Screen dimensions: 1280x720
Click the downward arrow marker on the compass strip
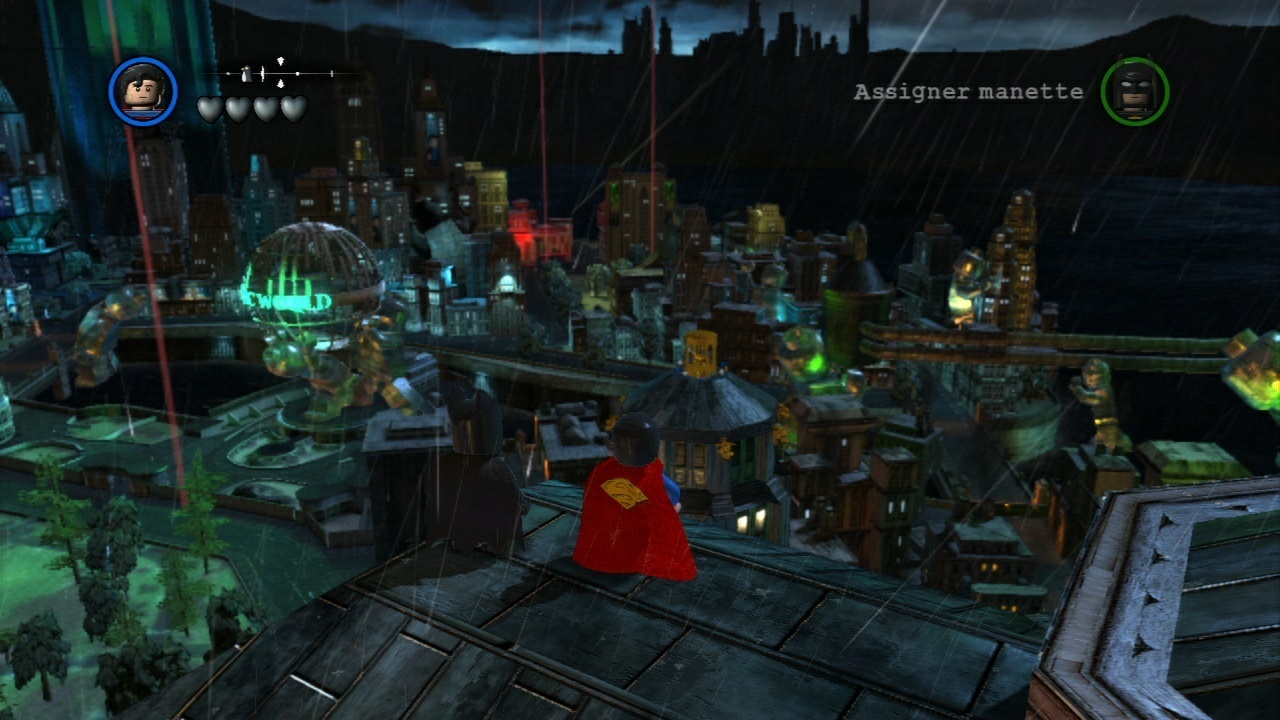coord(281,84)
